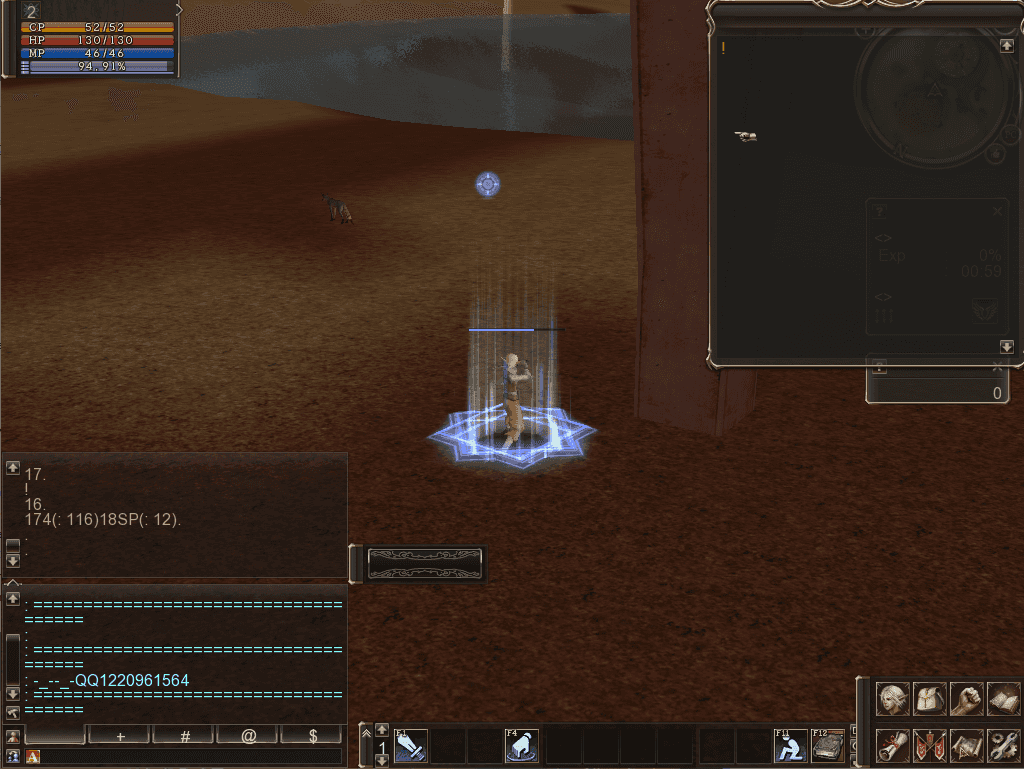Open the skills open-book icon
This screenshot has width=1024, height=769.
[x=1003, y=698]
